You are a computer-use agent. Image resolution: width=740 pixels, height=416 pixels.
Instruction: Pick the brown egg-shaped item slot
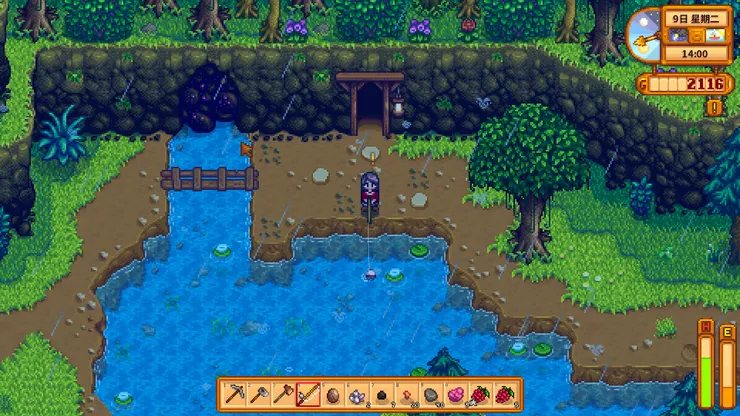(x=333, y=394)
